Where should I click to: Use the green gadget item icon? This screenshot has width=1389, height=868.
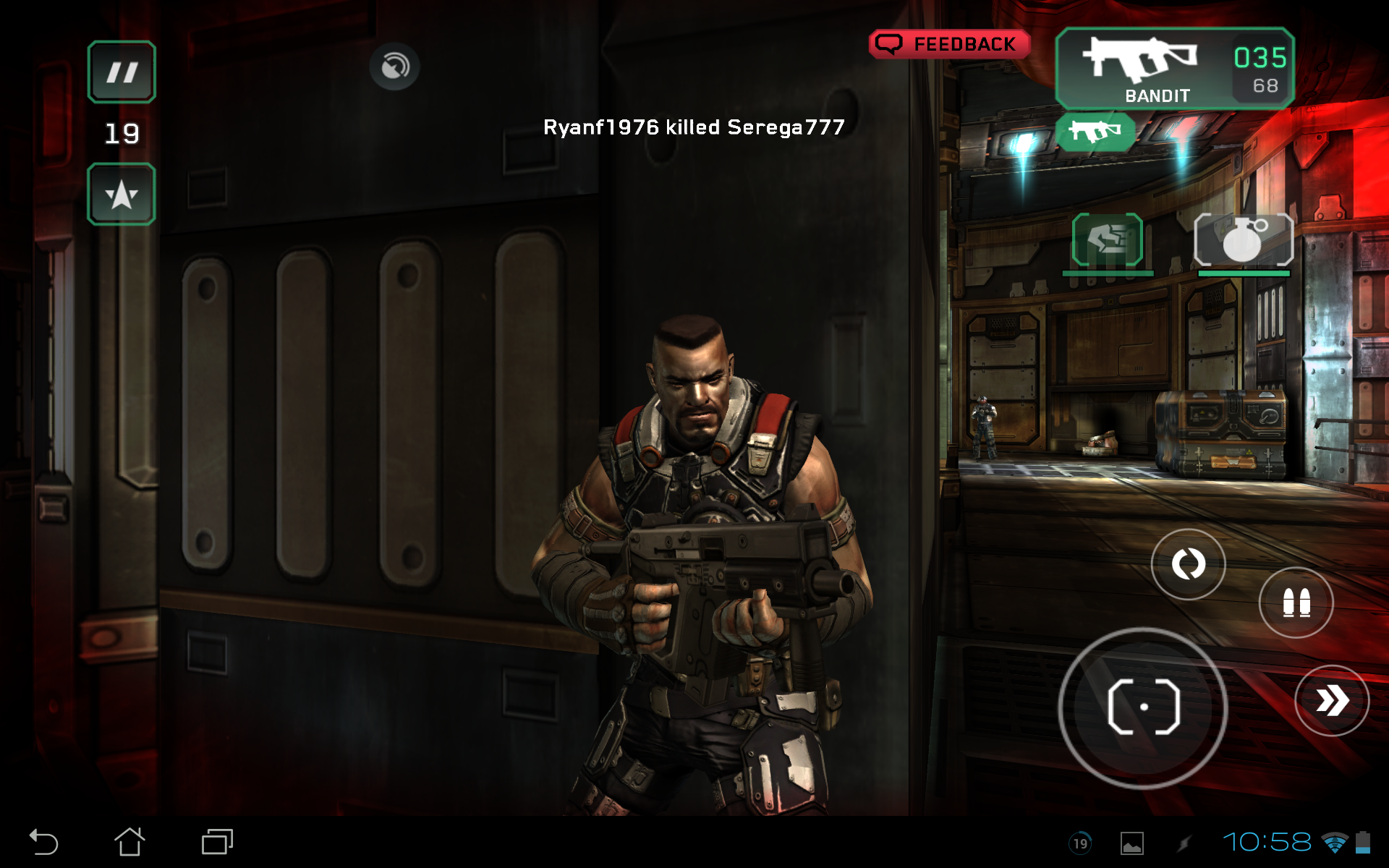(x=1107, y=240)
